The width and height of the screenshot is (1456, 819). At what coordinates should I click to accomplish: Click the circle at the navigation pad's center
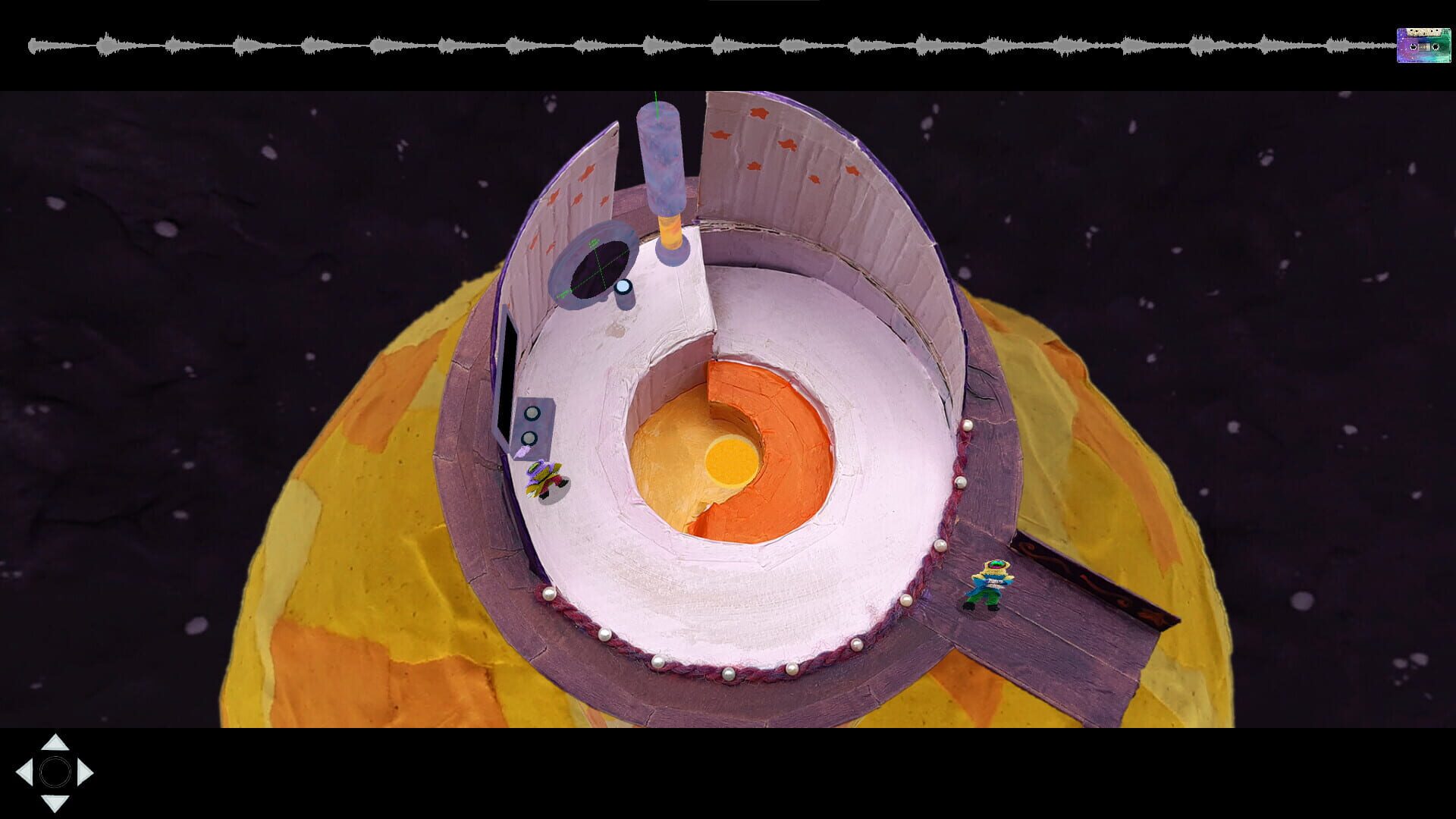[55, 772]
